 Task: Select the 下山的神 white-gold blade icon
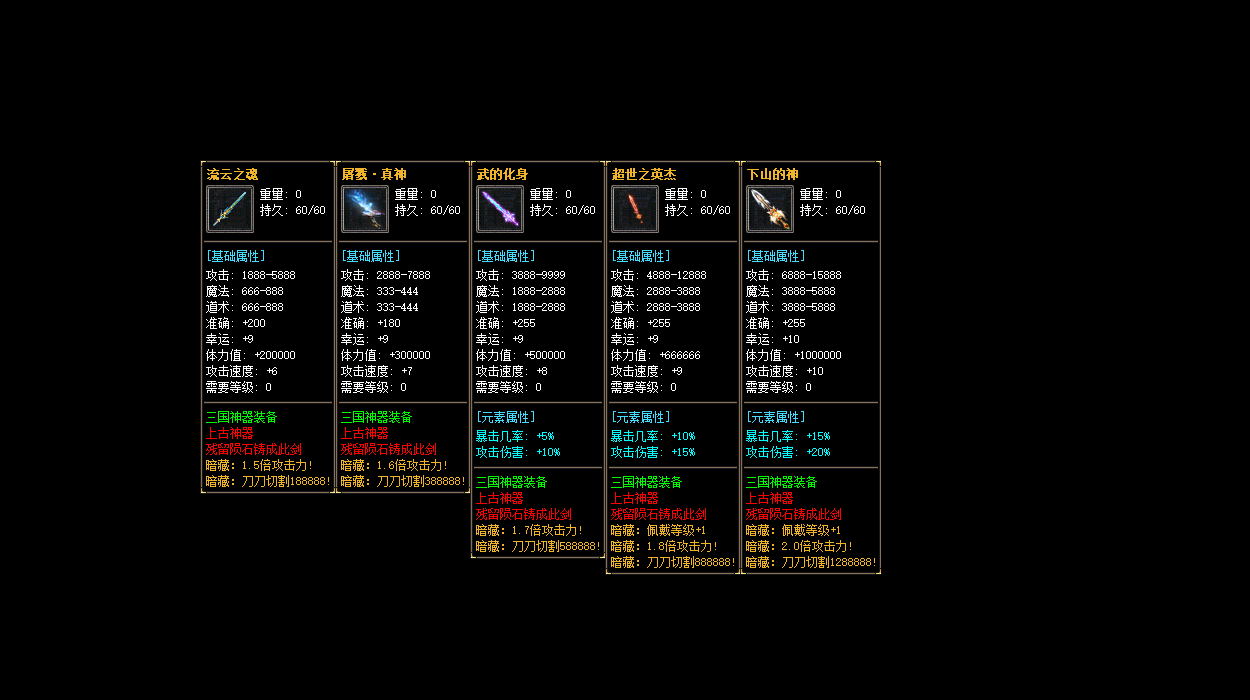[x=770, y=209]
